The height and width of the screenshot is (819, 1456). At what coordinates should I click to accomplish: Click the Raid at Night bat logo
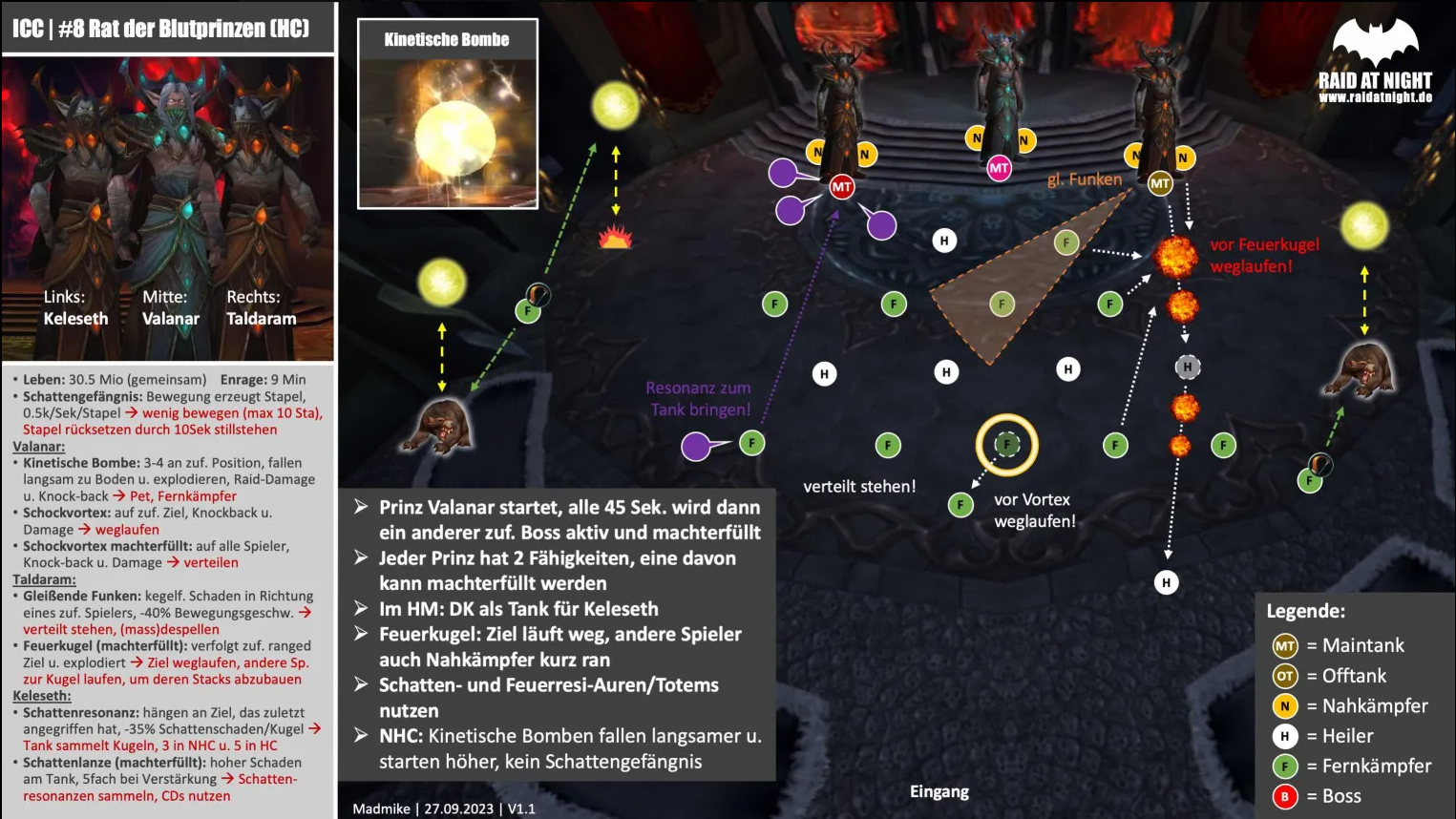click(x=1375, y=43)
